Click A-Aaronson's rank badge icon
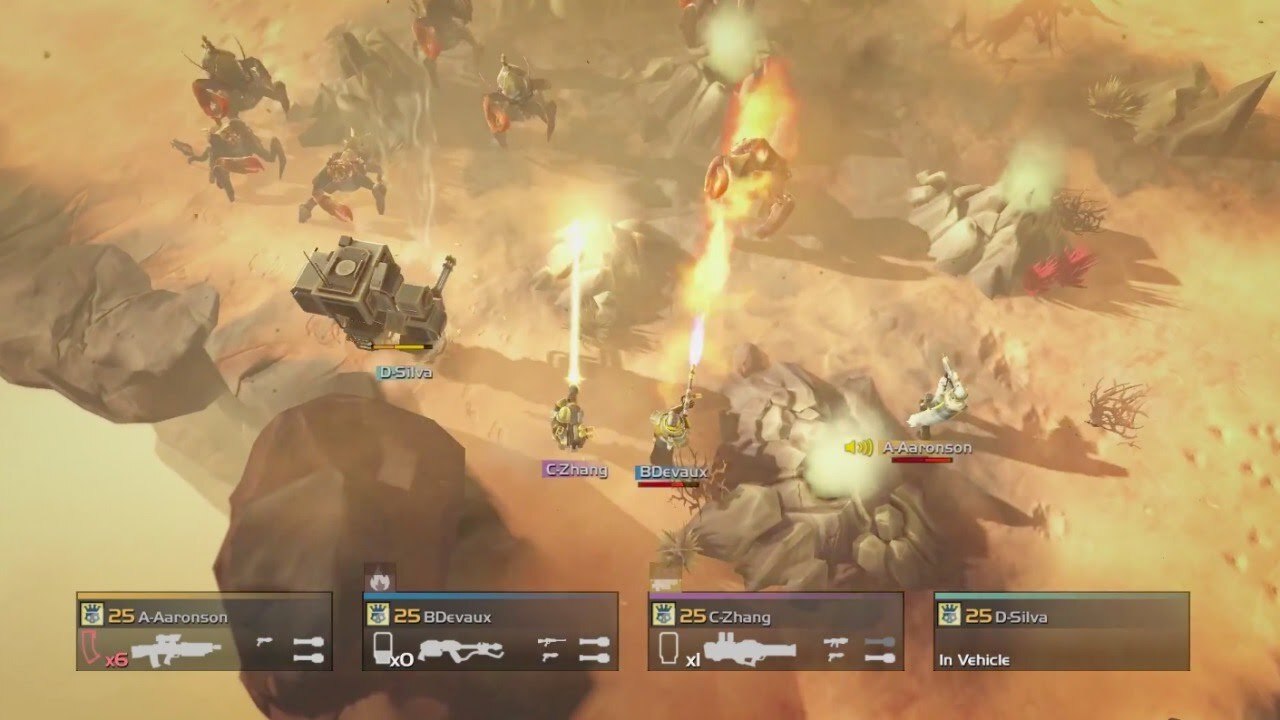The image size is (1280, 720). pyautogui.click(x=92, y=616)
